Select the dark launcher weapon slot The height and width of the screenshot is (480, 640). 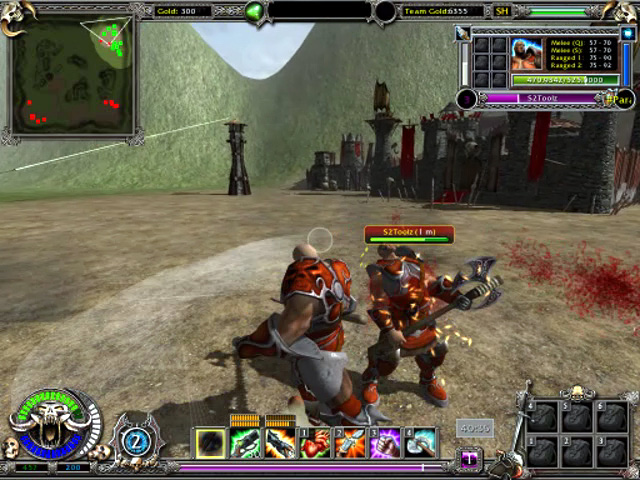(280, 442)
